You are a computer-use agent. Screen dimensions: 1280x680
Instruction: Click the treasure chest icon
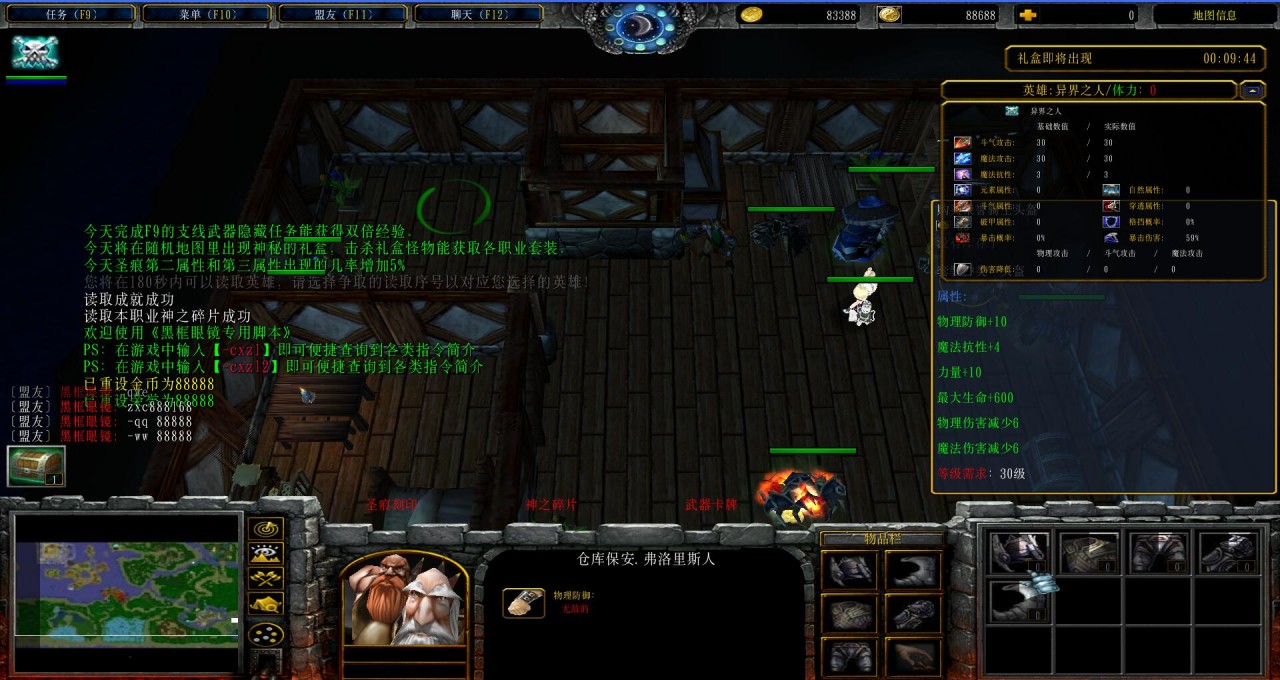pyautogui.click(x=36, y=466)
